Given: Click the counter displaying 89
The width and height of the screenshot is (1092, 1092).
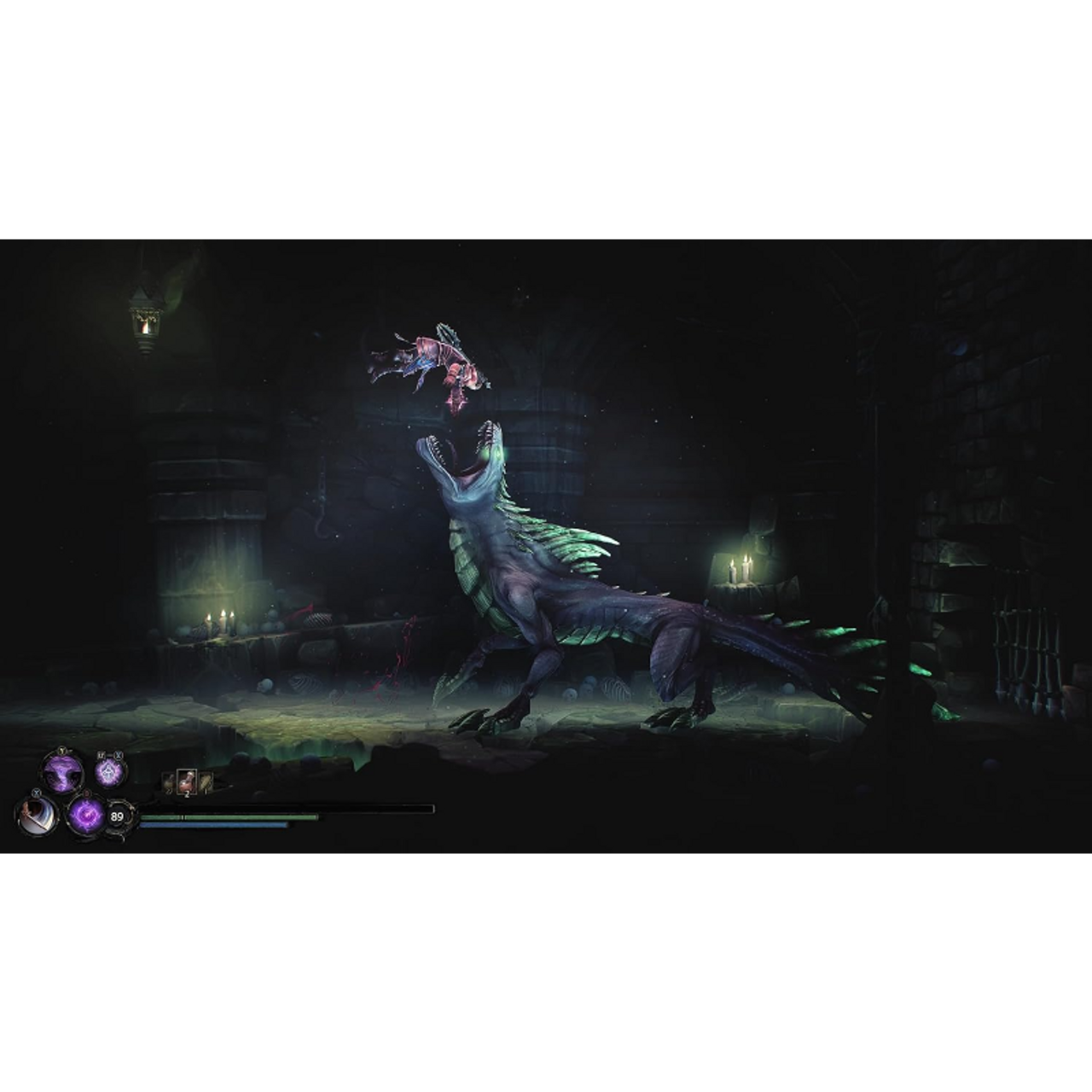Looking at the screenshot, I should [x=115, y=816].
